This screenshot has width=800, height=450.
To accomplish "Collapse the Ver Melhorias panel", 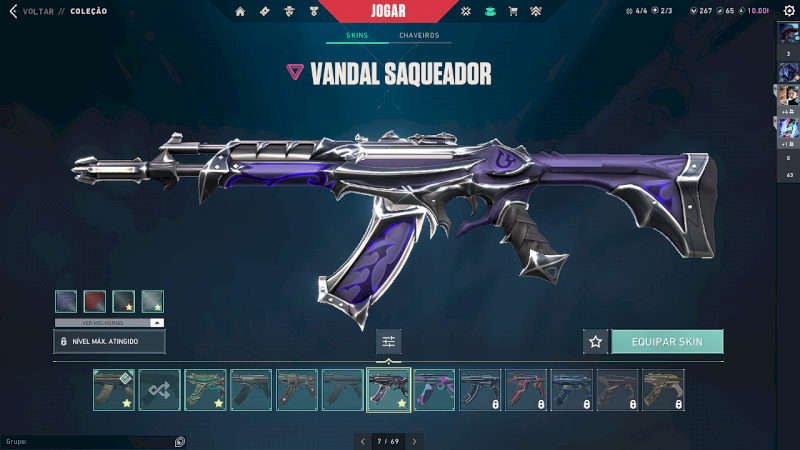I will click(156, 323).
